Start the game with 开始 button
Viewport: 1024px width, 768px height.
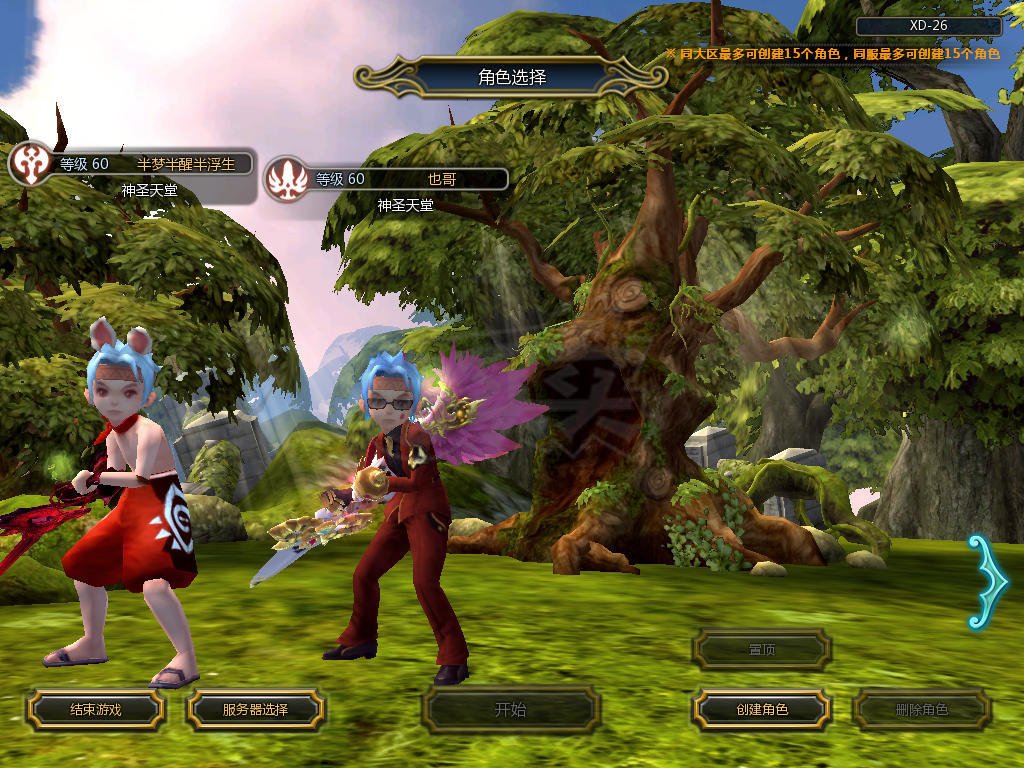click(511, 710)
